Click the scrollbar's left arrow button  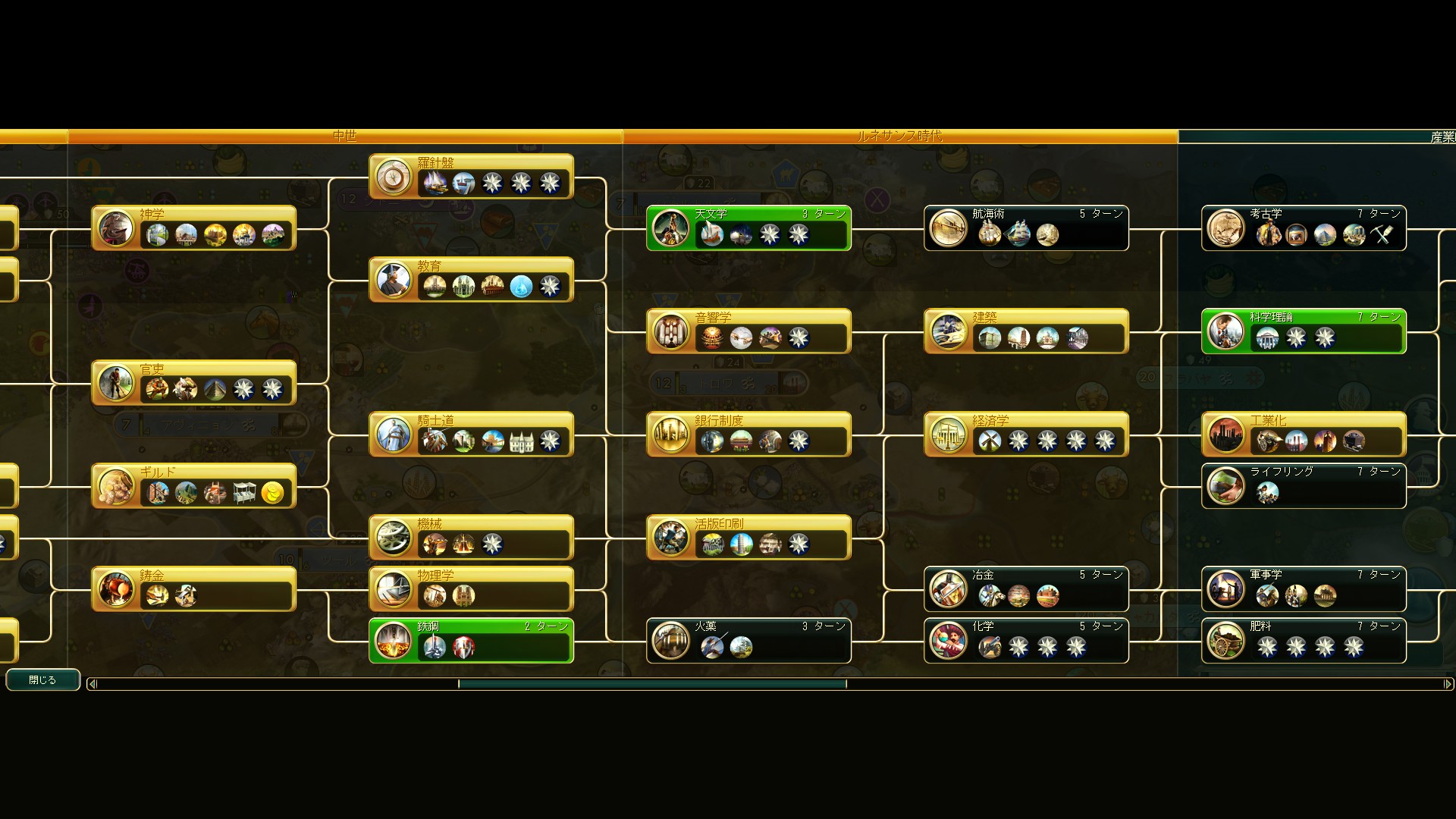tap(93, 684)
